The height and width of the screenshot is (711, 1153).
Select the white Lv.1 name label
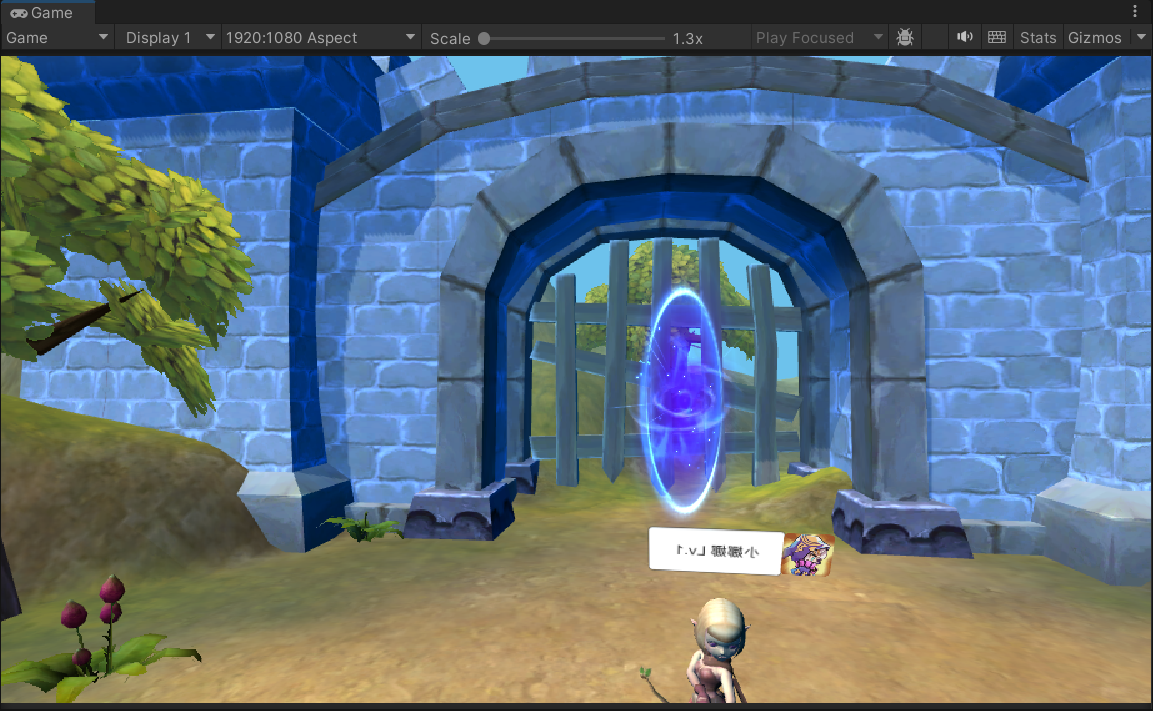coord(715,550)
